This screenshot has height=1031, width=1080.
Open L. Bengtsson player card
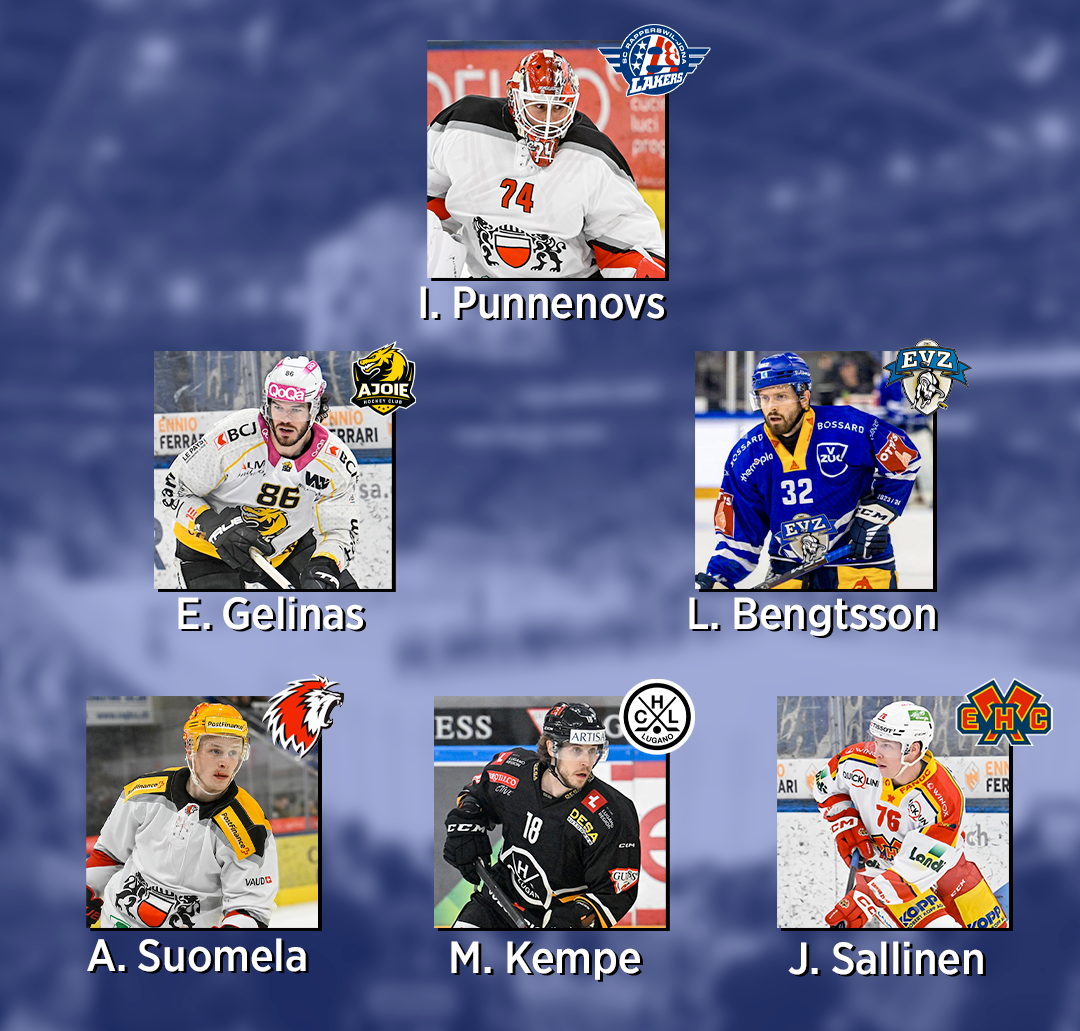coord(814,470)
